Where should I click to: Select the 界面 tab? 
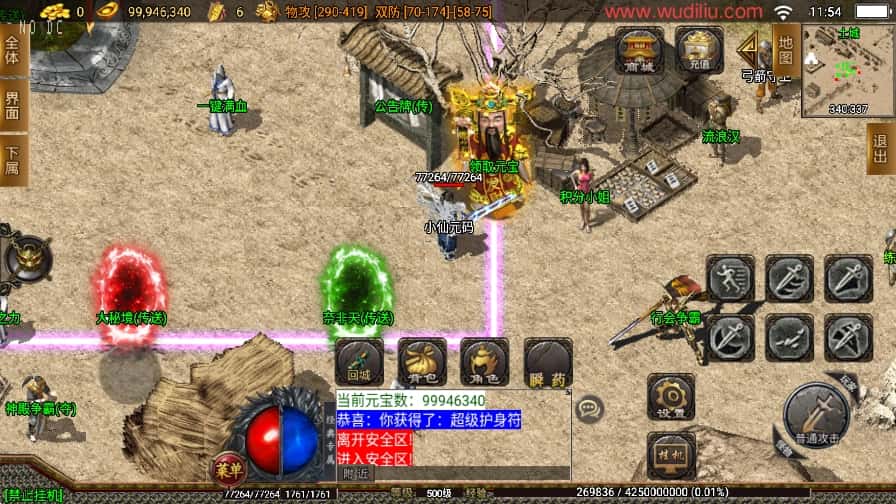[13, 106]
